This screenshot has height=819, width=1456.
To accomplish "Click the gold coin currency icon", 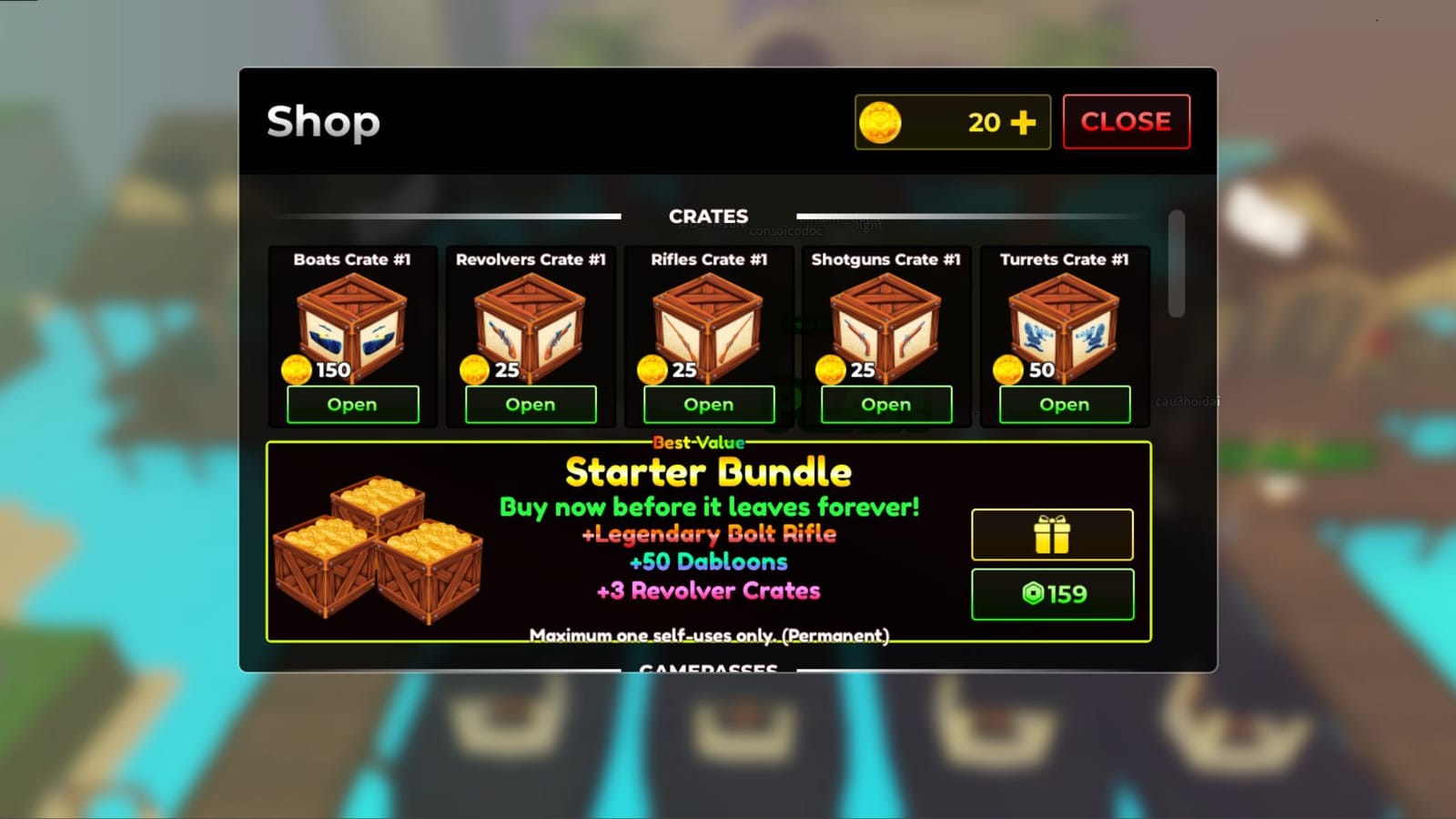I will 881,122.
